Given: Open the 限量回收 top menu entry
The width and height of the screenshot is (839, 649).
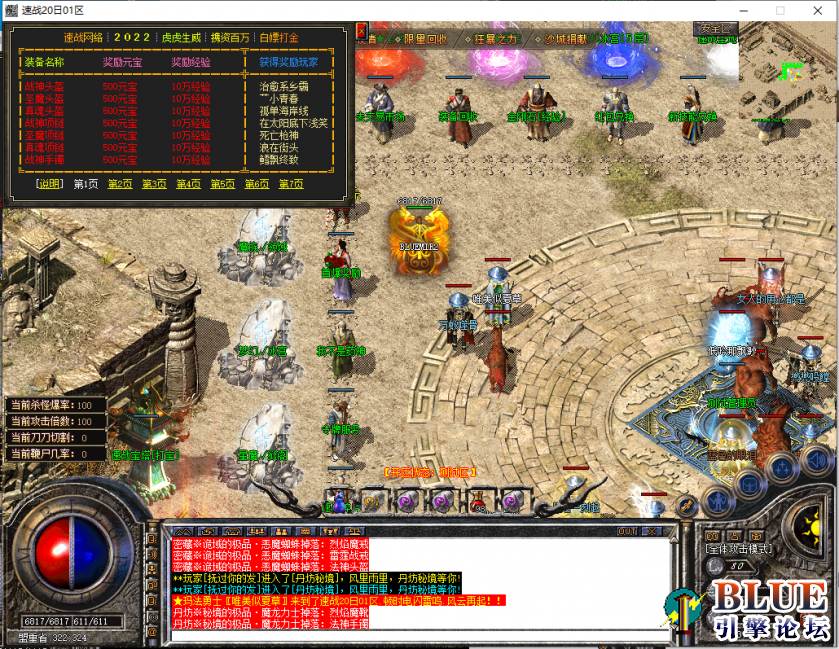Looking at the screenshot, I should coord(424,39).
